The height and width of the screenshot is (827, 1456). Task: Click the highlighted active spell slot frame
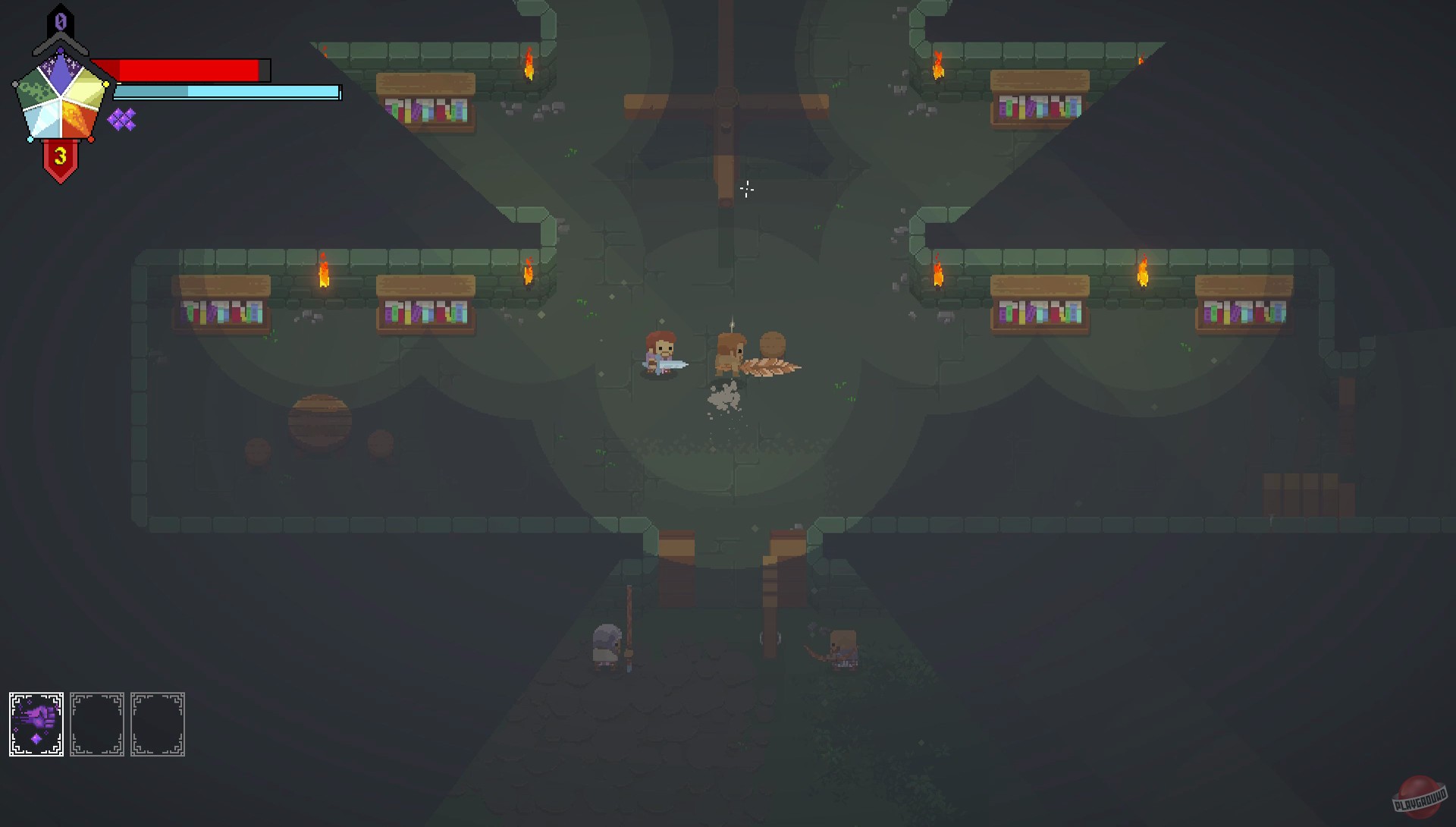(35, 723)
